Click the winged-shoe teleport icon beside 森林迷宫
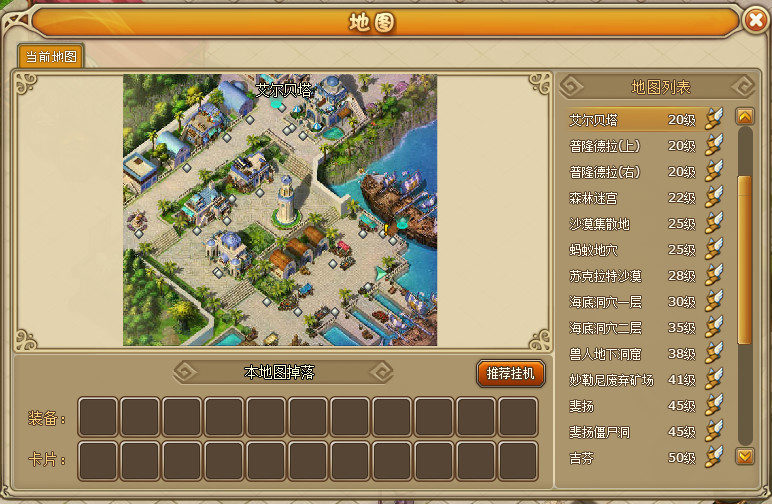 (x=713, y=197)
